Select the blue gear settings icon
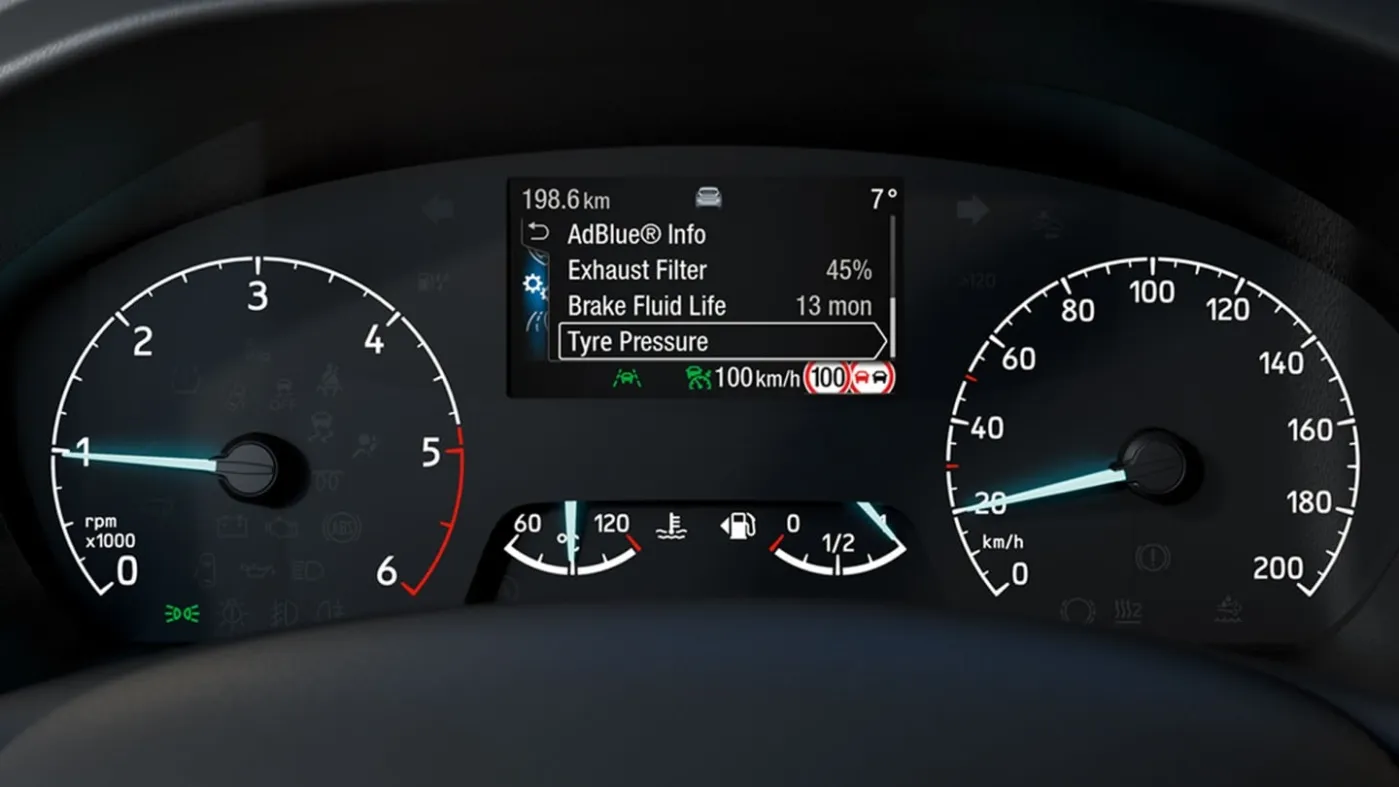 (x=535, y=287)
